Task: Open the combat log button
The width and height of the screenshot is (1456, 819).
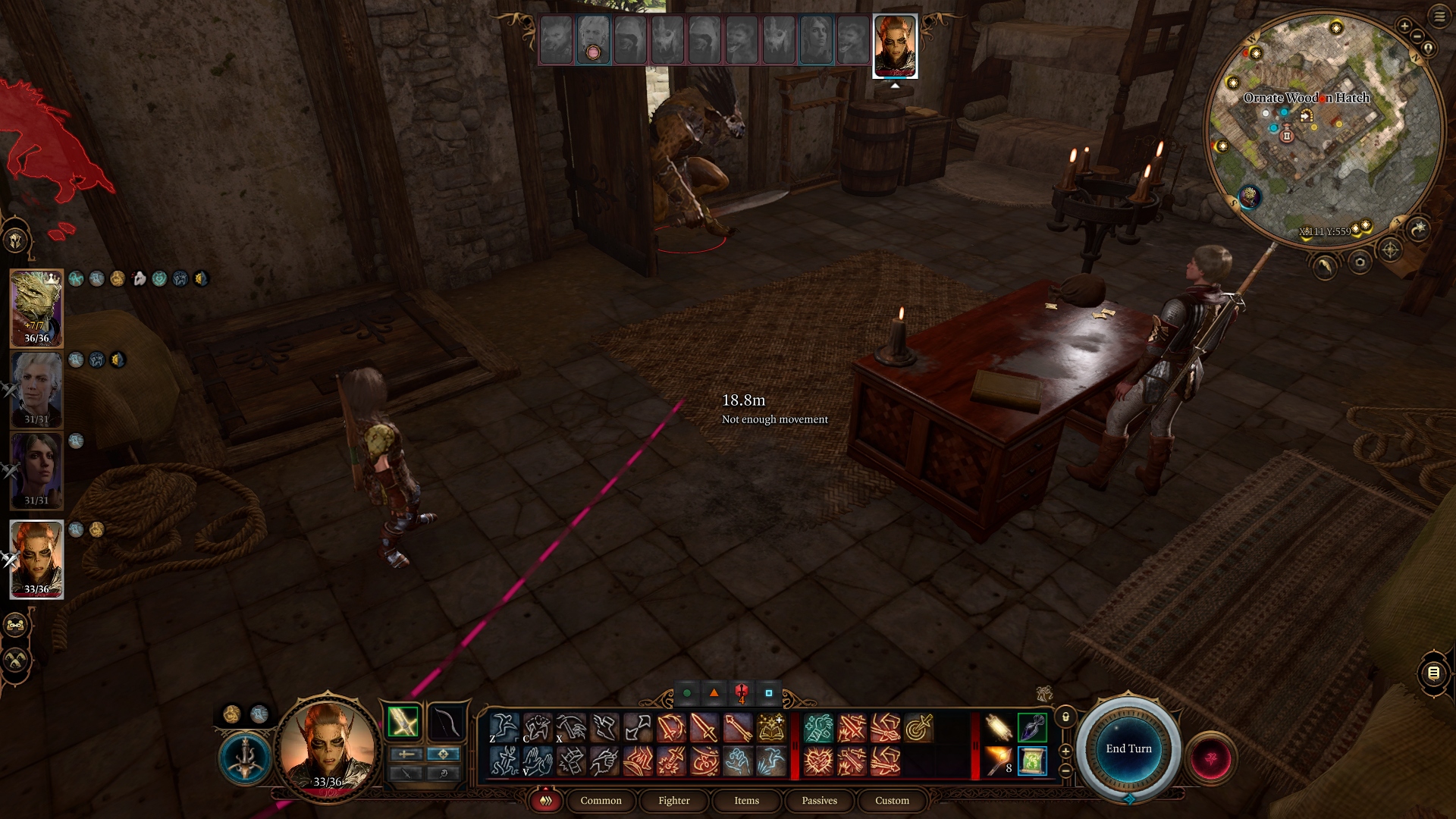Action: [x=1433, y=673]
